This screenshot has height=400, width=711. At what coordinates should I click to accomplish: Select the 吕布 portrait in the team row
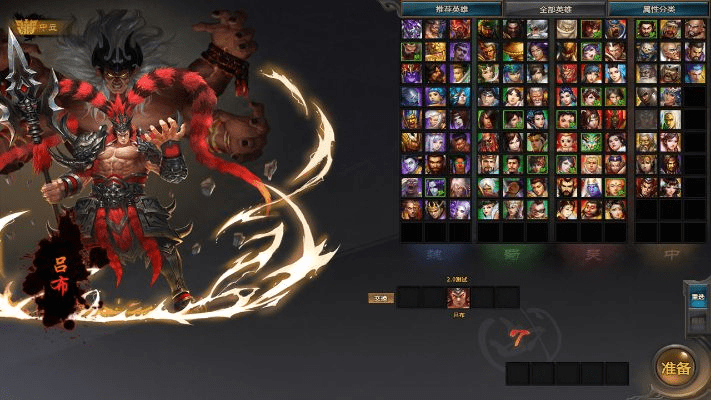pos(458,297)
